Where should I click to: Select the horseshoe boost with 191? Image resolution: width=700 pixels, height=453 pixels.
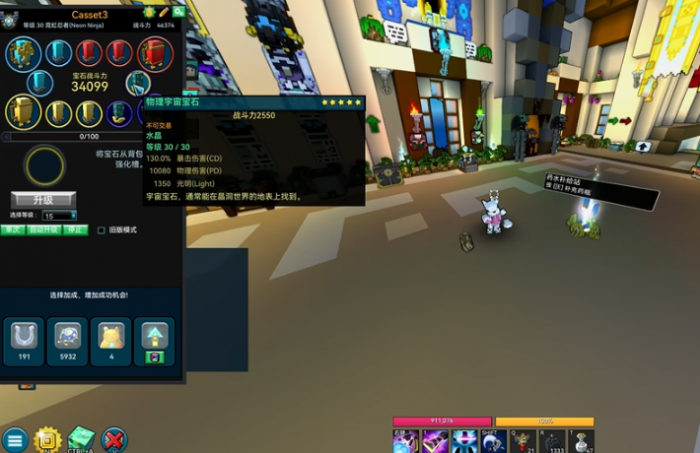tap(24, 341)
